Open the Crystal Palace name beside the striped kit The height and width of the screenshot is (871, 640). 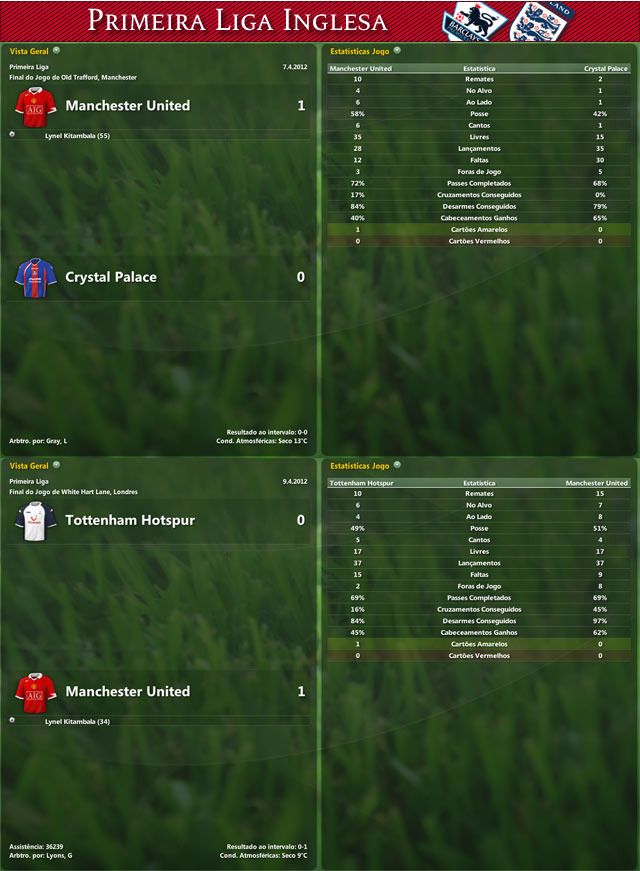(x=111, y=277)
